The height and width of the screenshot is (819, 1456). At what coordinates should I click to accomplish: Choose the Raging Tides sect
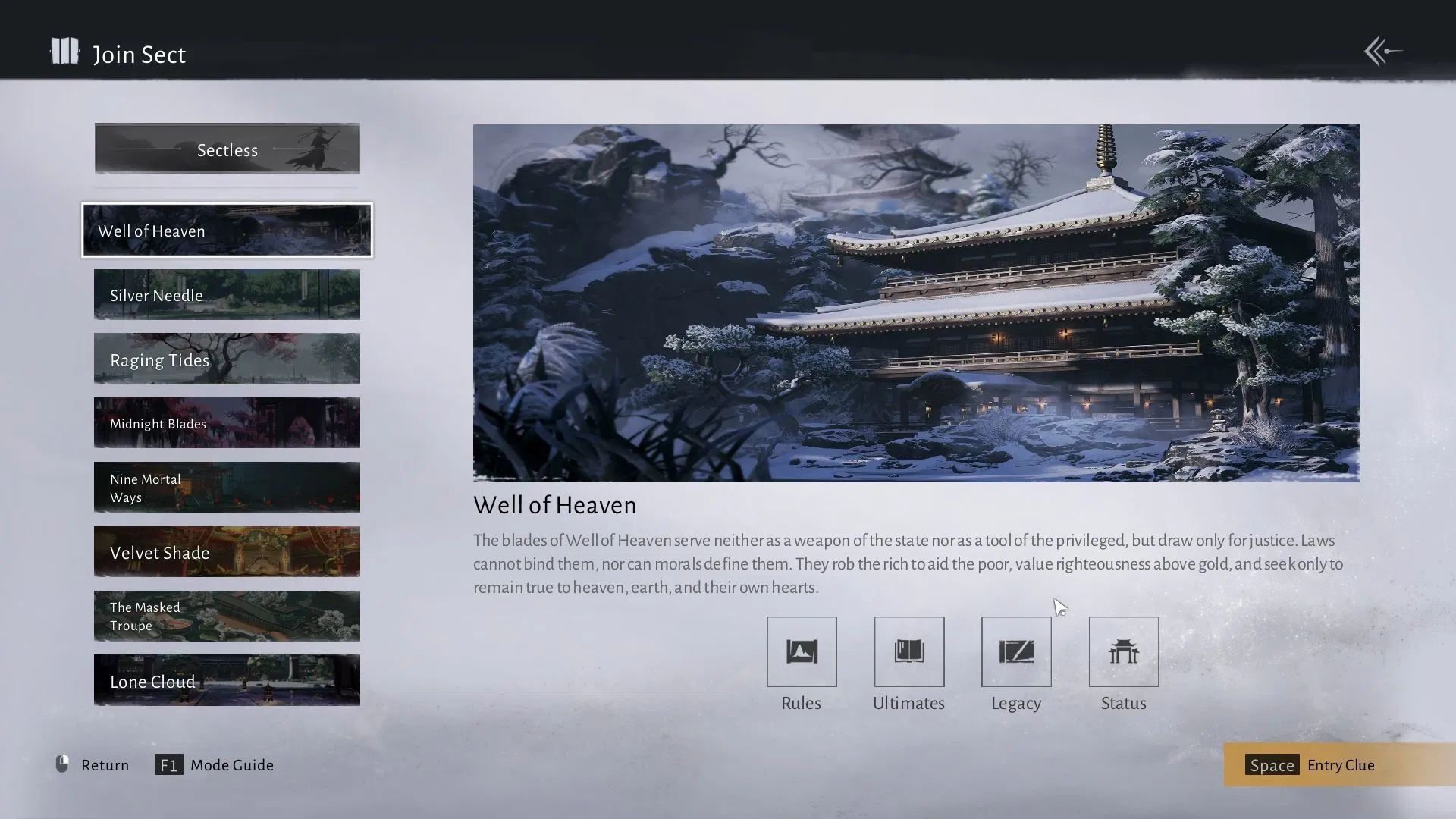click(x=227, y=359)
